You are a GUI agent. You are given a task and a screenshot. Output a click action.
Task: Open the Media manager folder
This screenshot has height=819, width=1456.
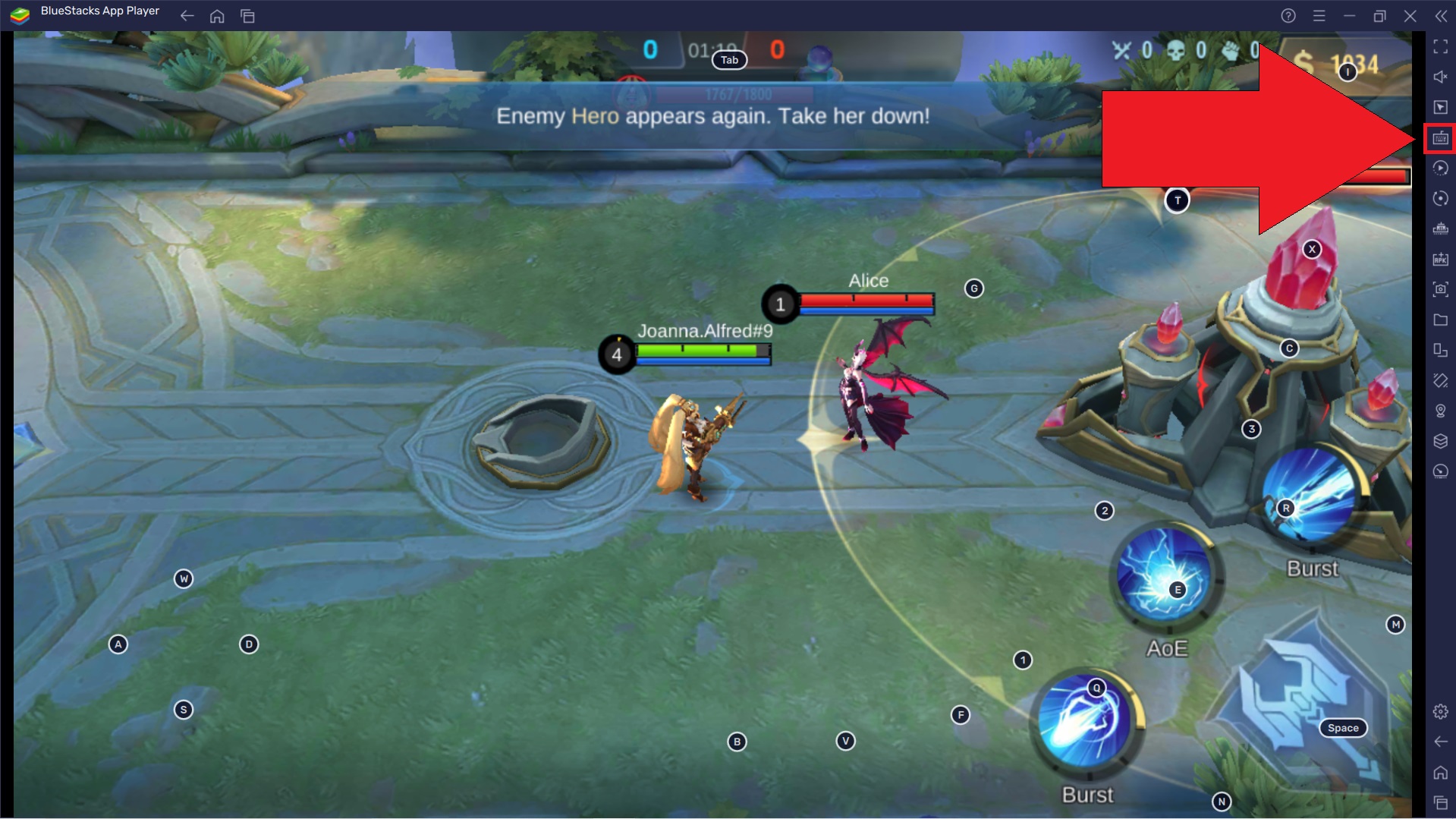(1440, 320)
